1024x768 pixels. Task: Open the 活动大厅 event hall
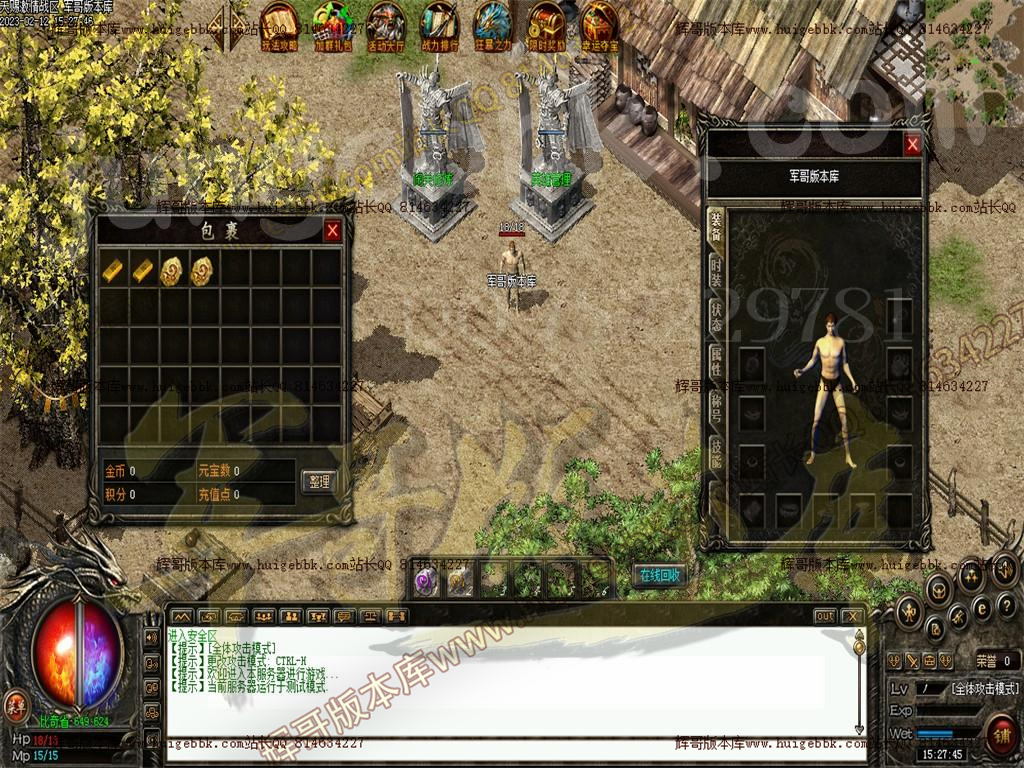point(386,24)
